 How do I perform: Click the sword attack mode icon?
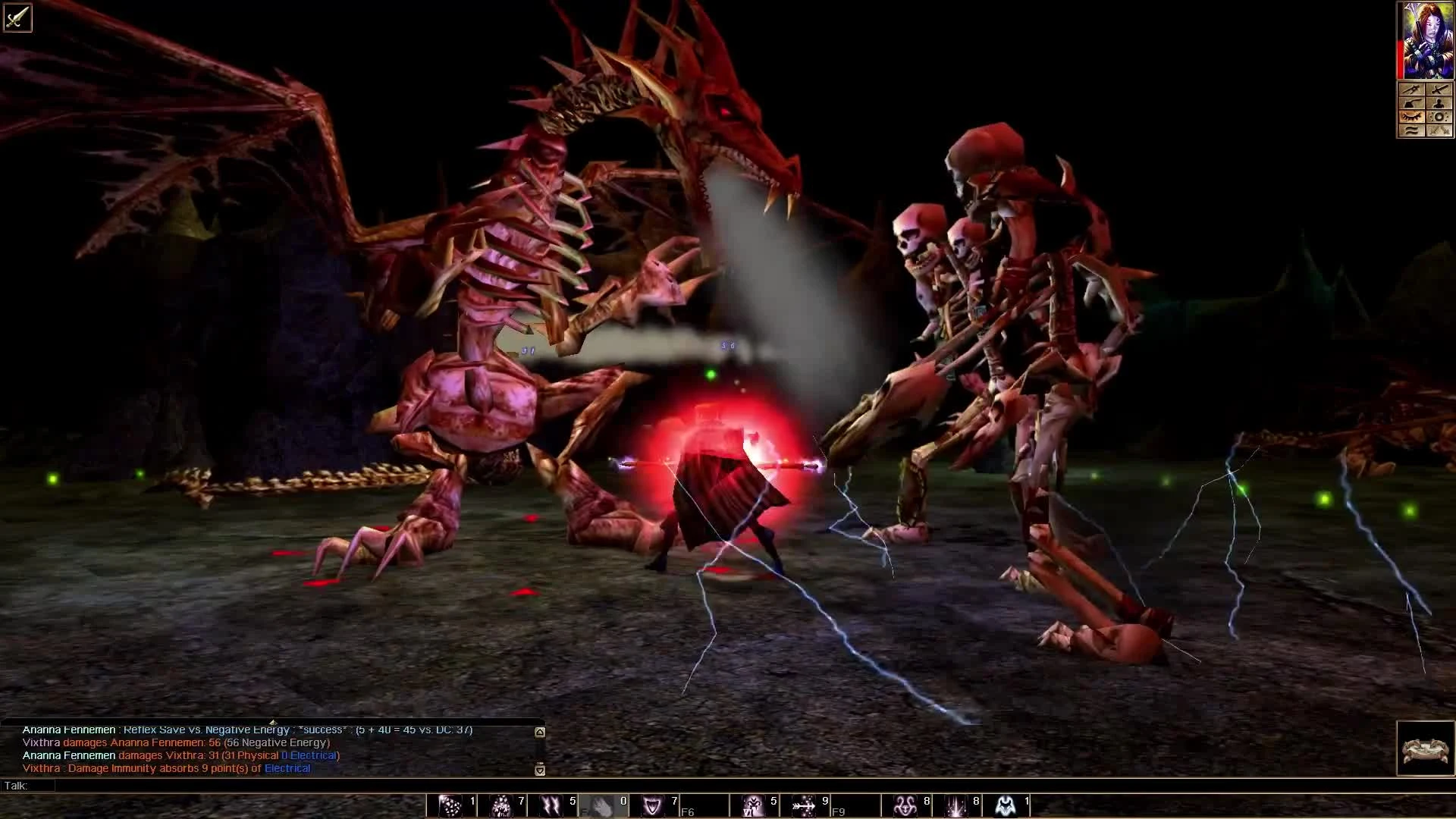tap(1439, 89)
